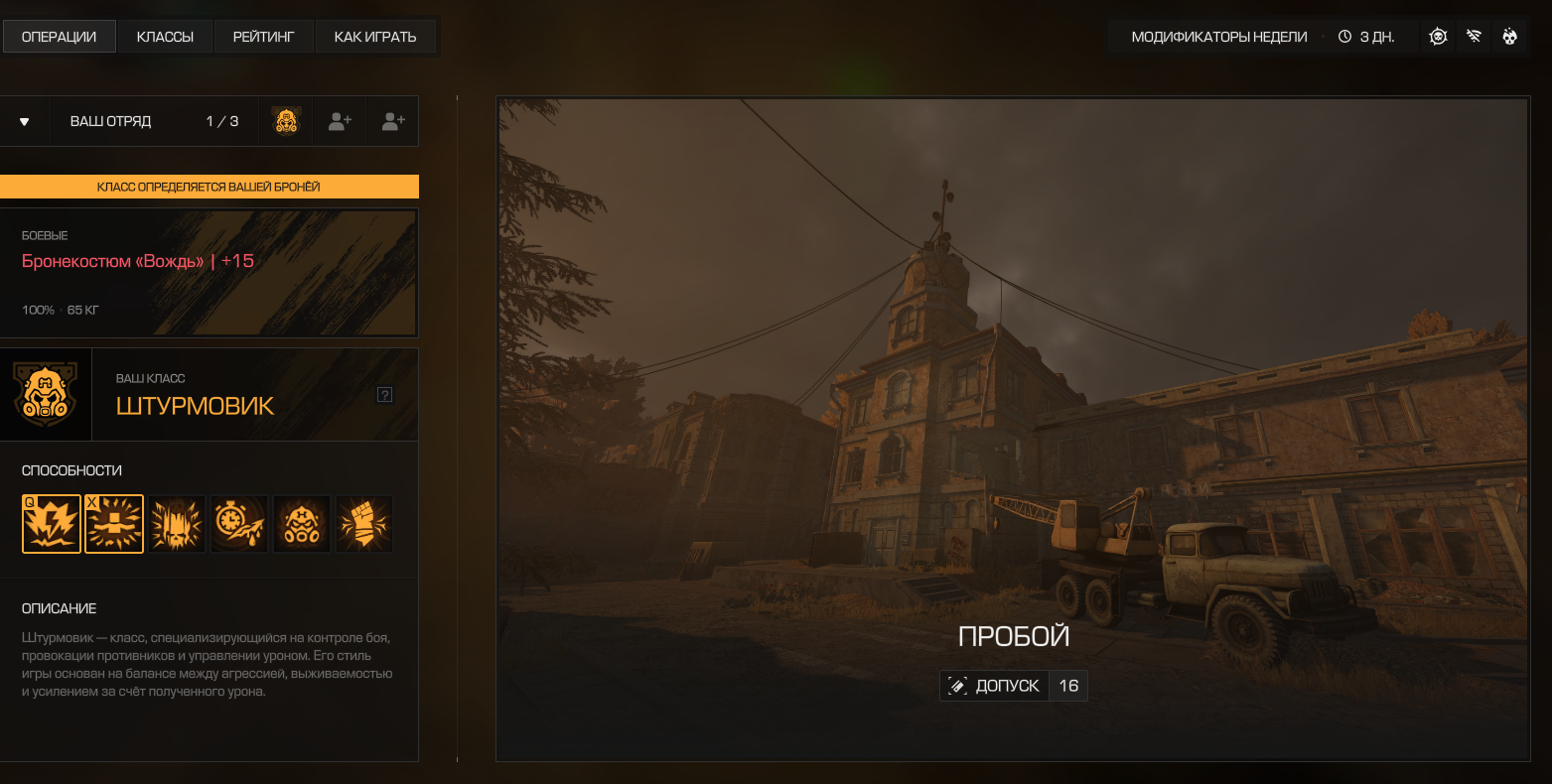Click the crossed-out signal modifier icon
This screenshot has width=1552, height=784.
pos(1474,37)
